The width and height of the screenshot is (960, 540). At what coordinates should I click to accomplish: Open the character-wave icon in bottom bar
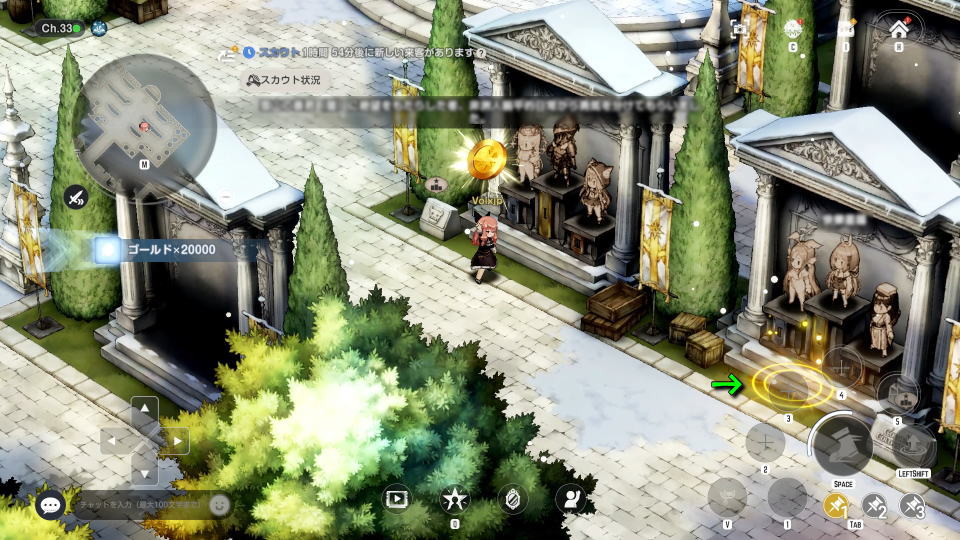[571, 498]
